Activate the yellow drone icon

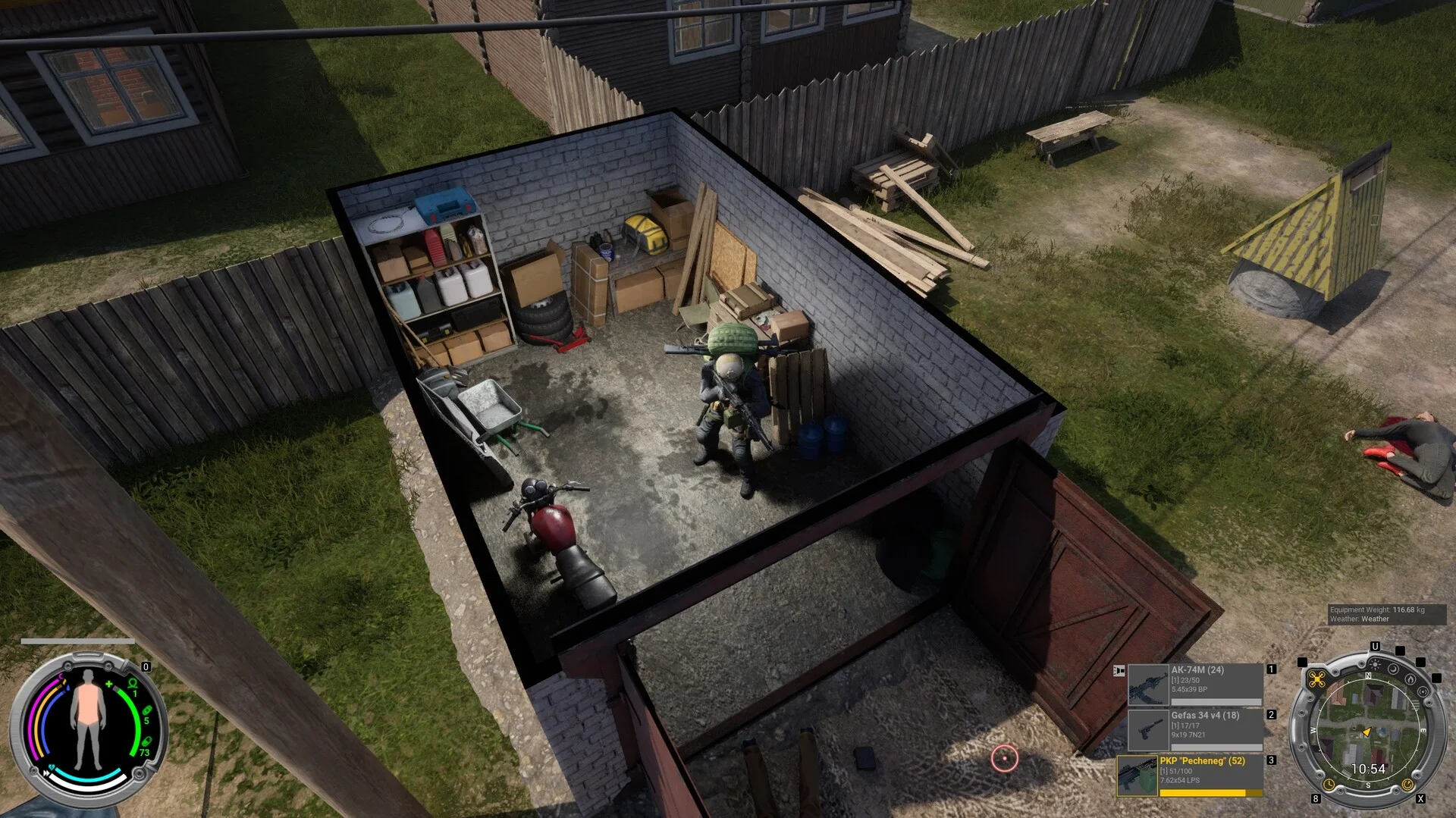click(1316, 679)
